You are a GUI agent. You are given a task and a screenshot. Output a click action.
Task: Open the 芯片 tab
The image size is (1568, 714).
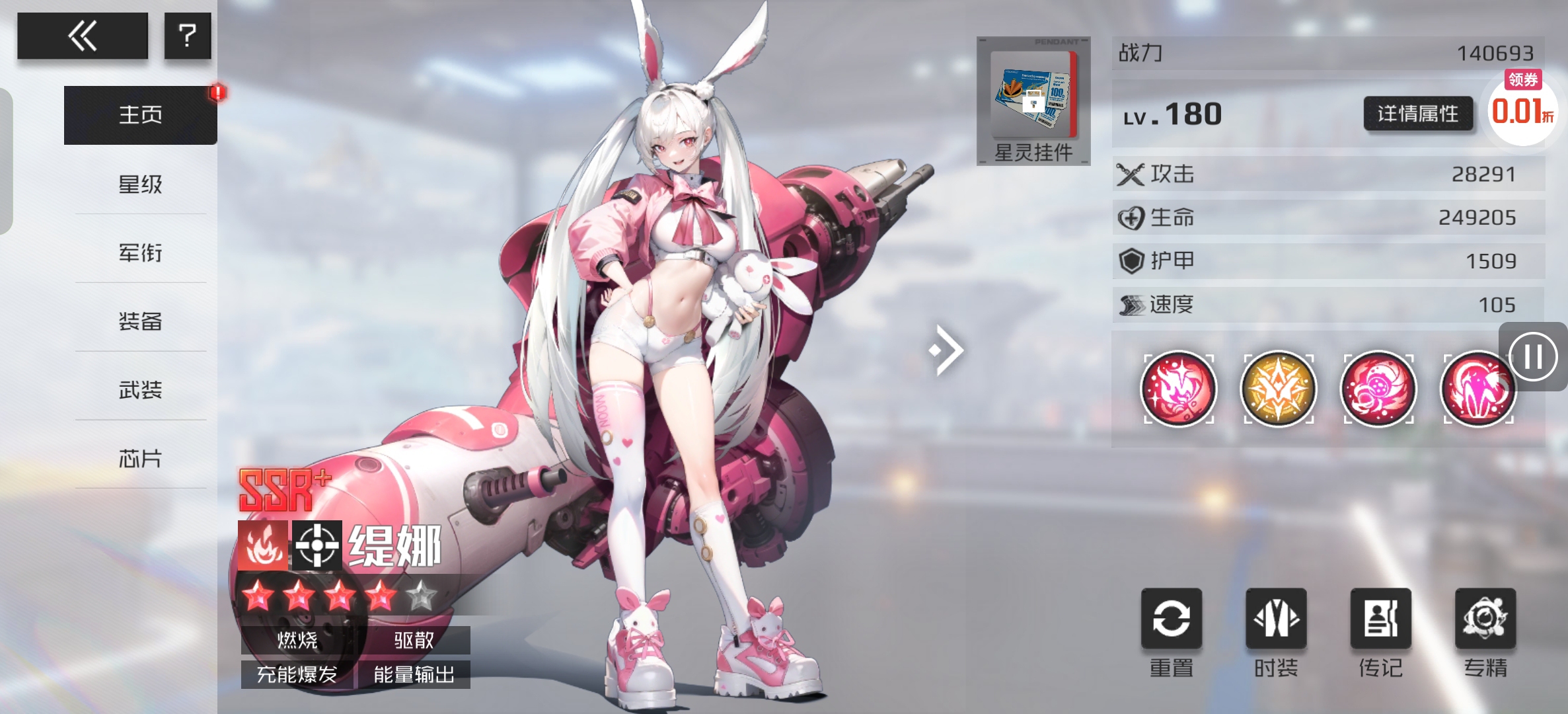pyautogui.click(x=139, y=459)
